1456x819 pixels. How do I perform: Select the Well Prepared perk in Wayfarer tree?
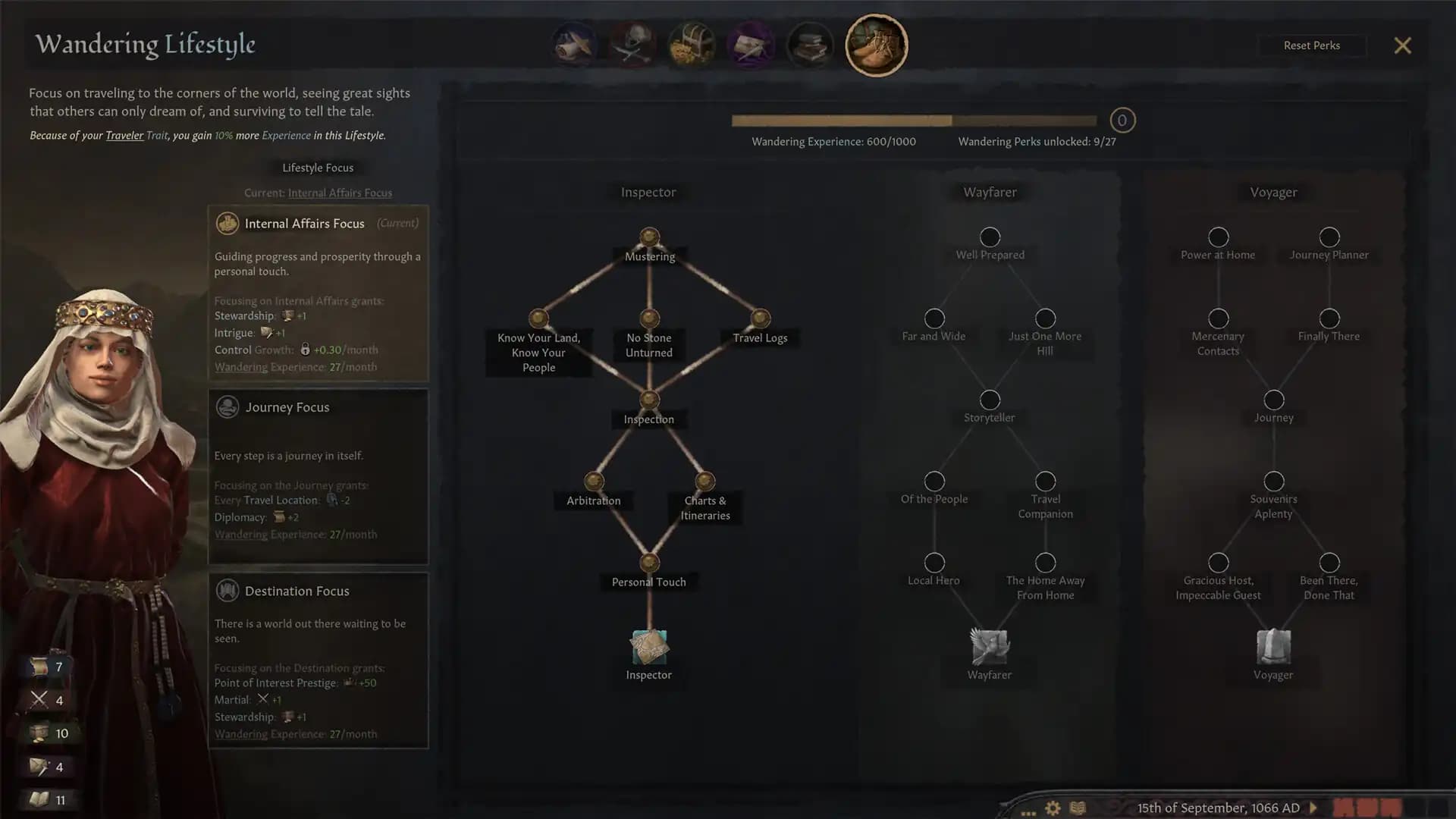989,237
